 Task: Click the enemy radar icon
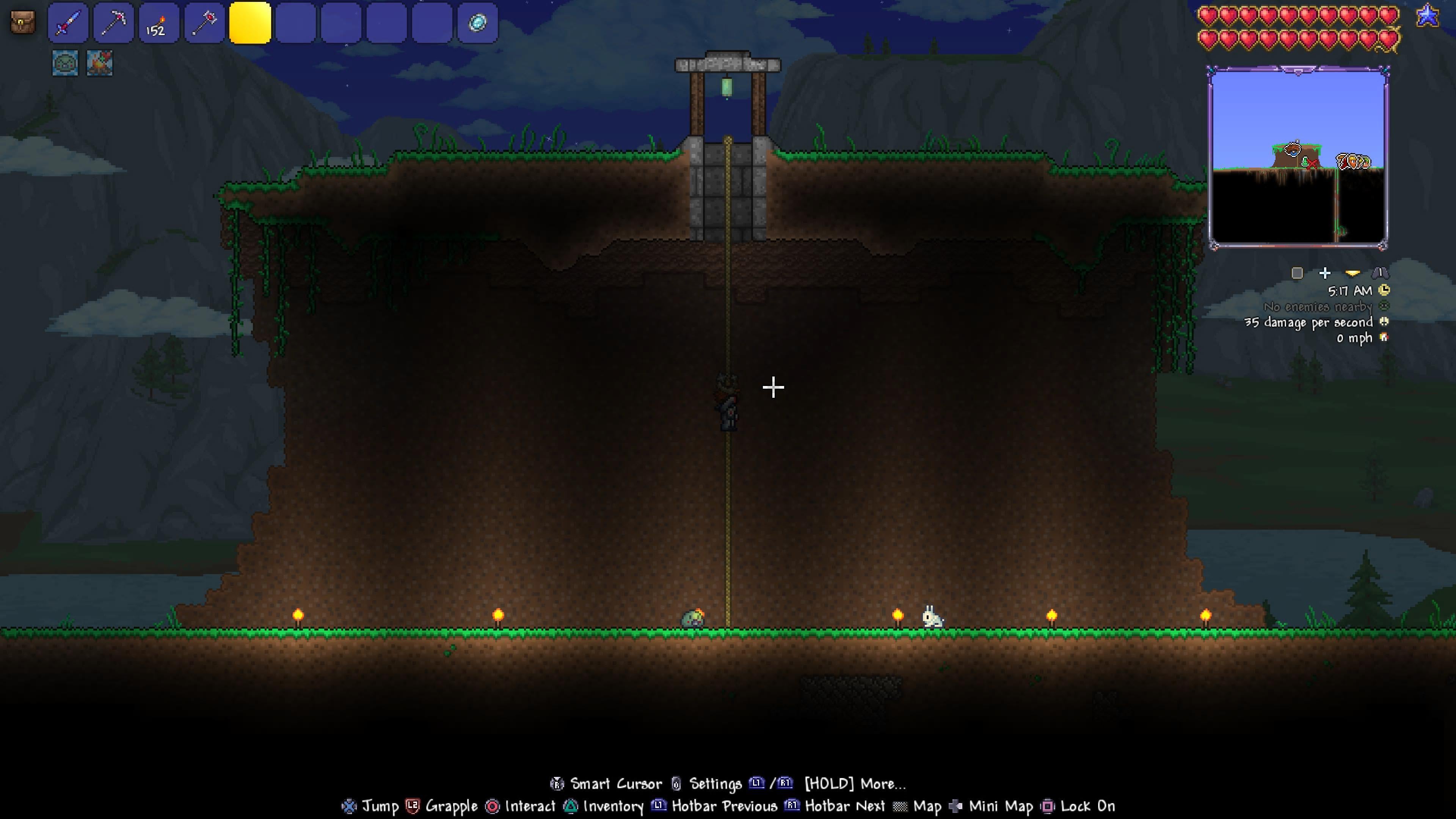(x=1384, y=306)
